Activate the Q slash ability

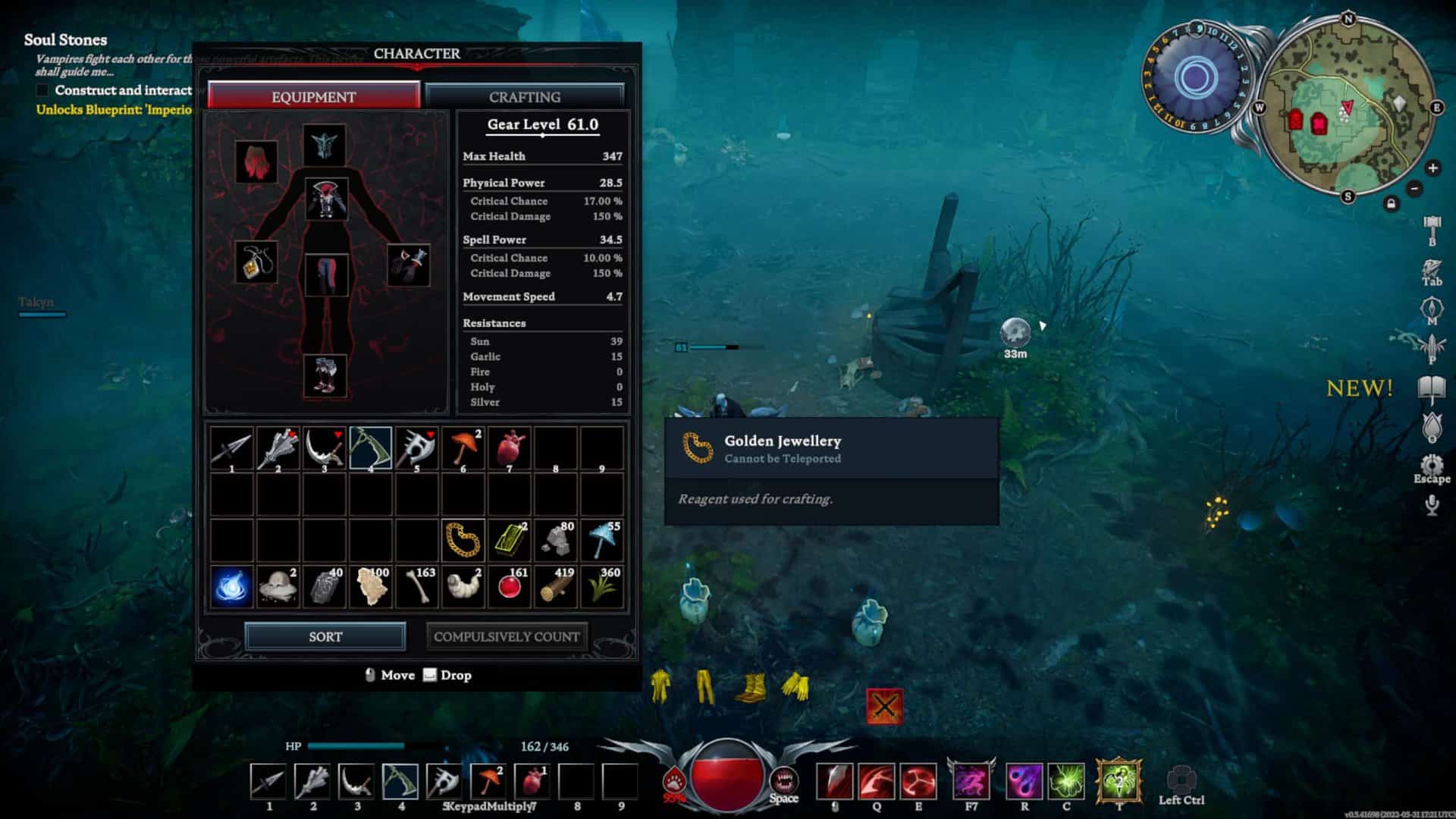click(x=875, y=783)
